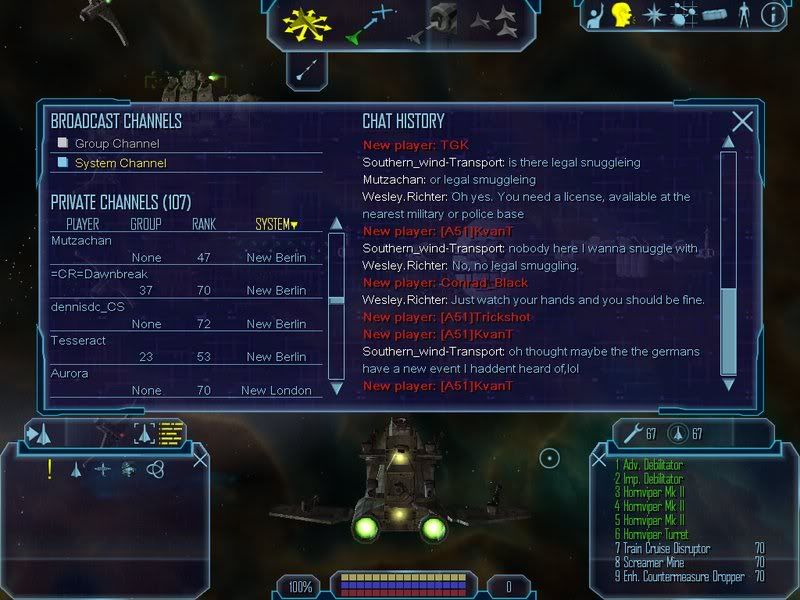
Task: Engage the go-to maneuver icon
Action: click(x=369, y=24)
